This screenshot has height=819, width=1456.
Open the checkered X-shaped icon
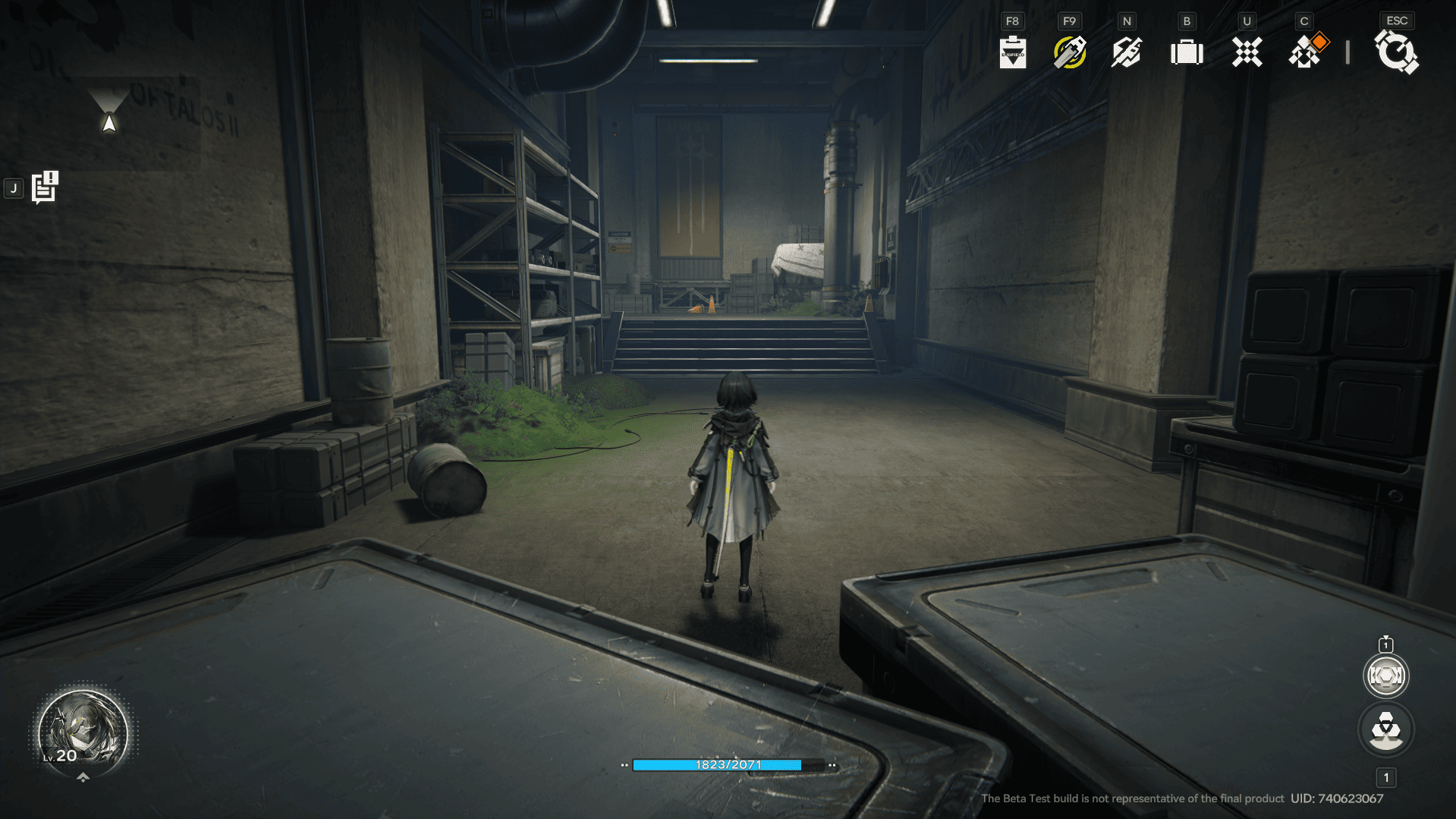(1247, 52)
